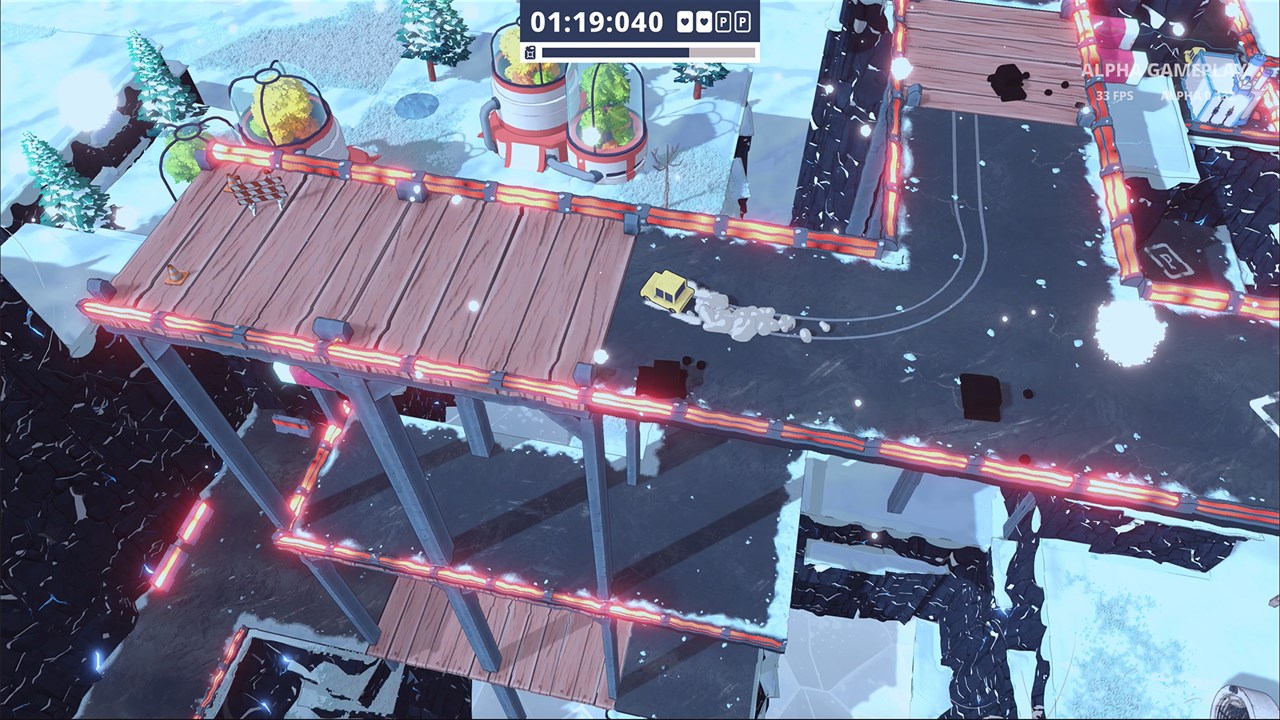This screenshot has height=720, width=1280.
Task: Click the first heart life icon
Action: click(684, 22)
